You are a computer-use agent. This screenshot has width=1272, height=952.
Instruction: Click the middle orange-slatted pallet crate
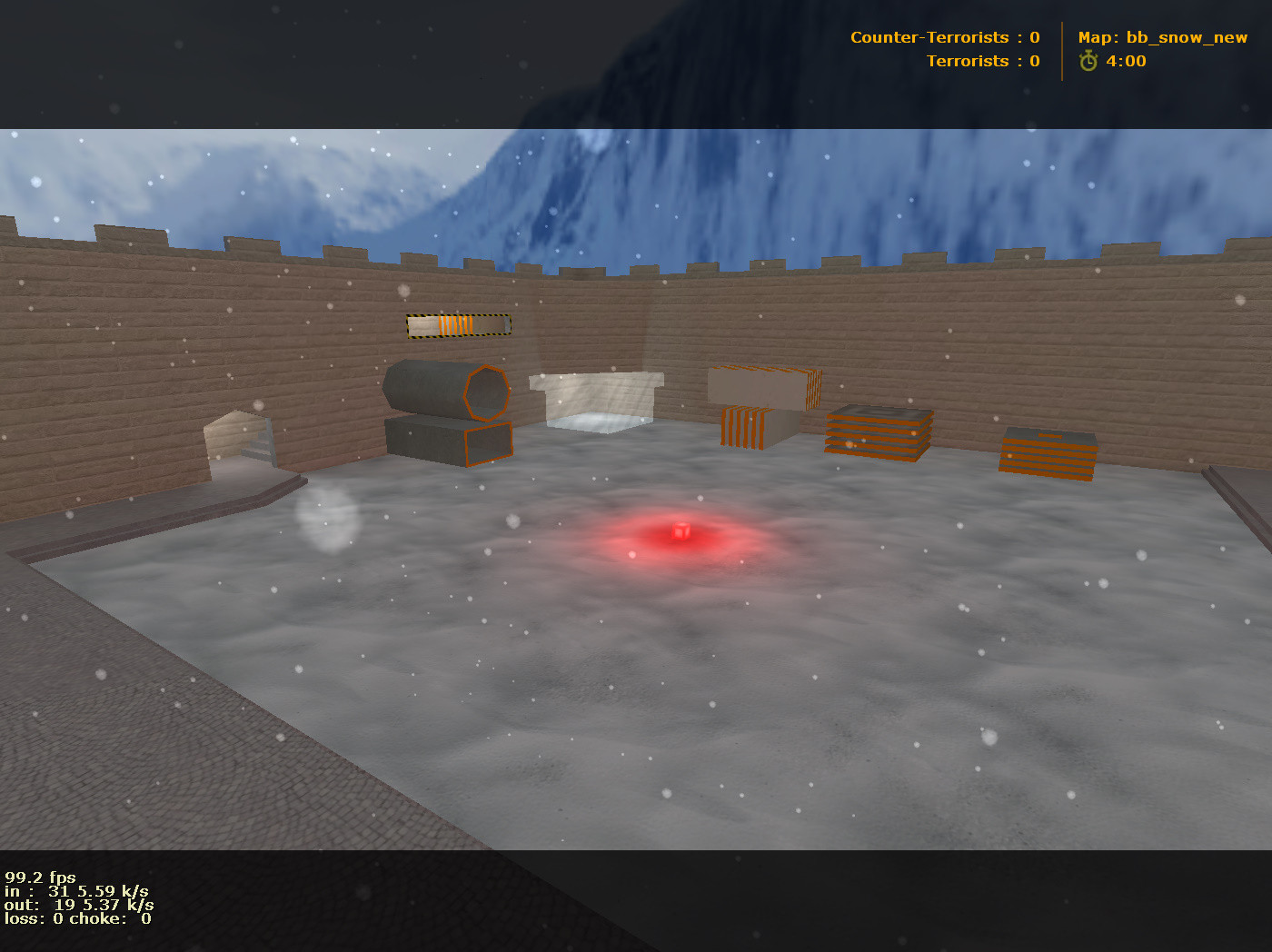[x=879, y=434]
